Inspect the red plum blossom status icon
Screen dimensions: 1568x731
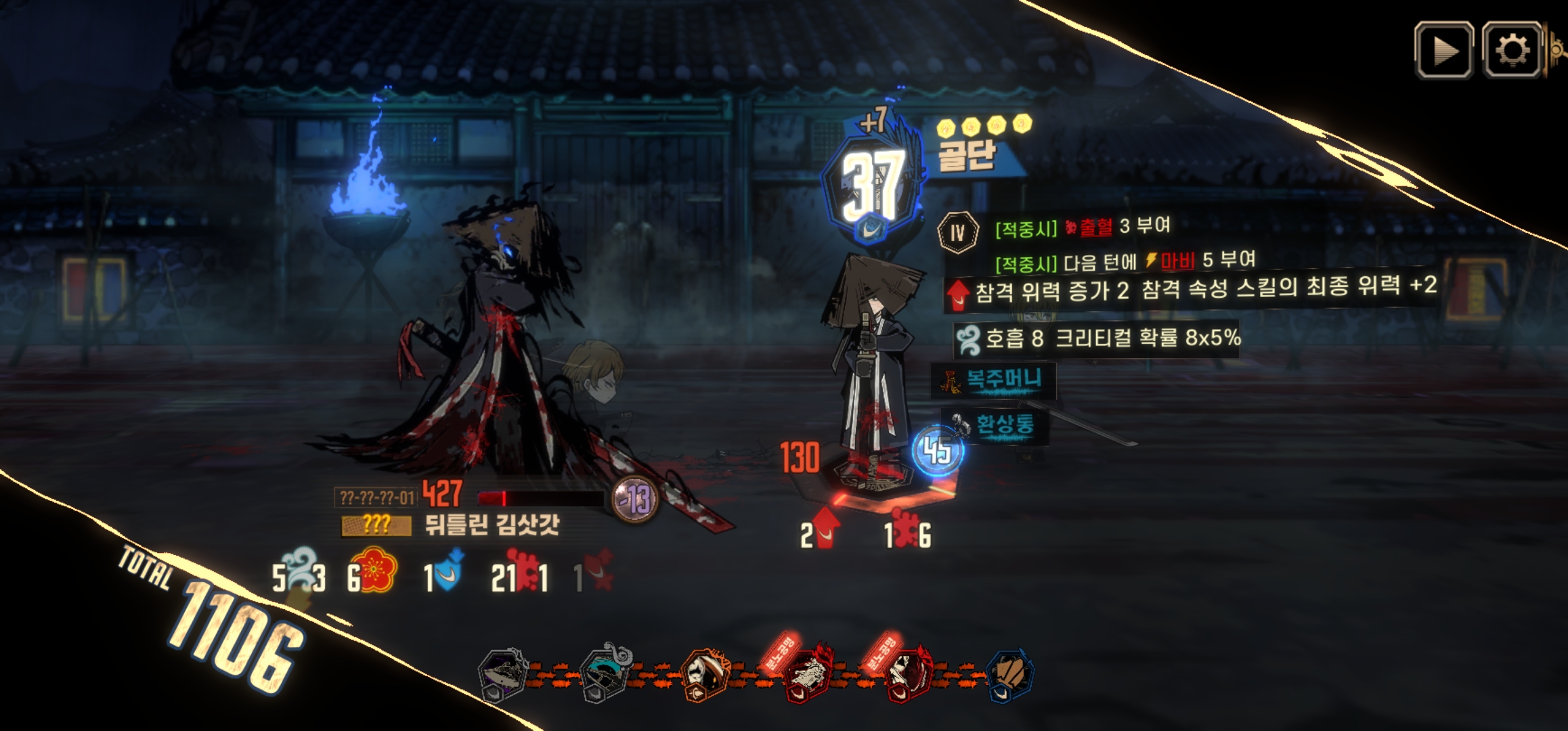coord(373,571)
